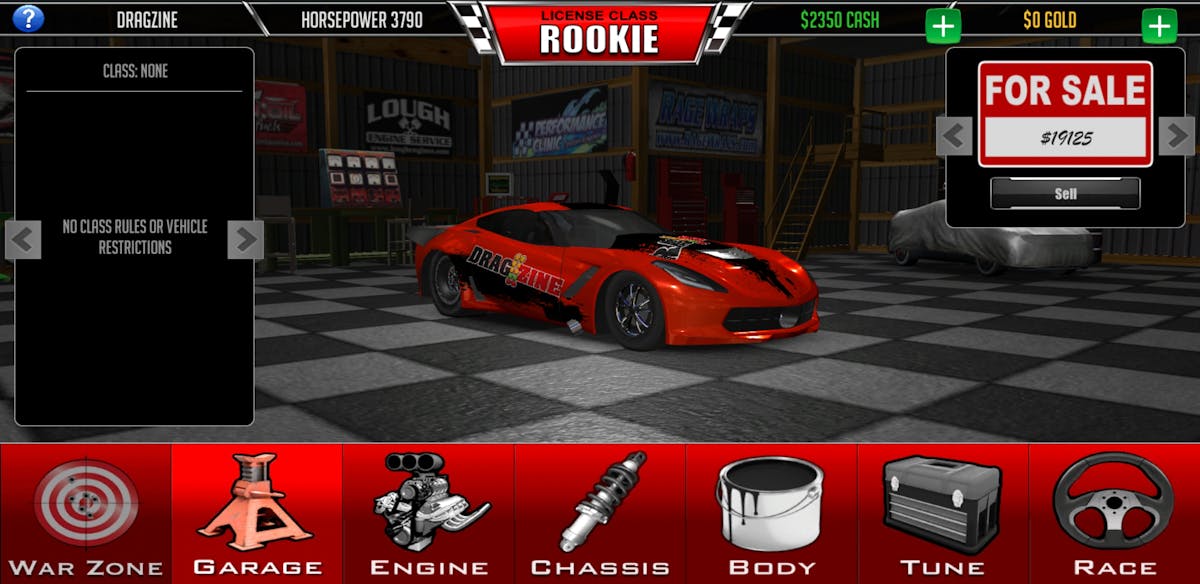Click the Sell button
Viewport: 1200px width, 584px height.
tap(1065, 194)
